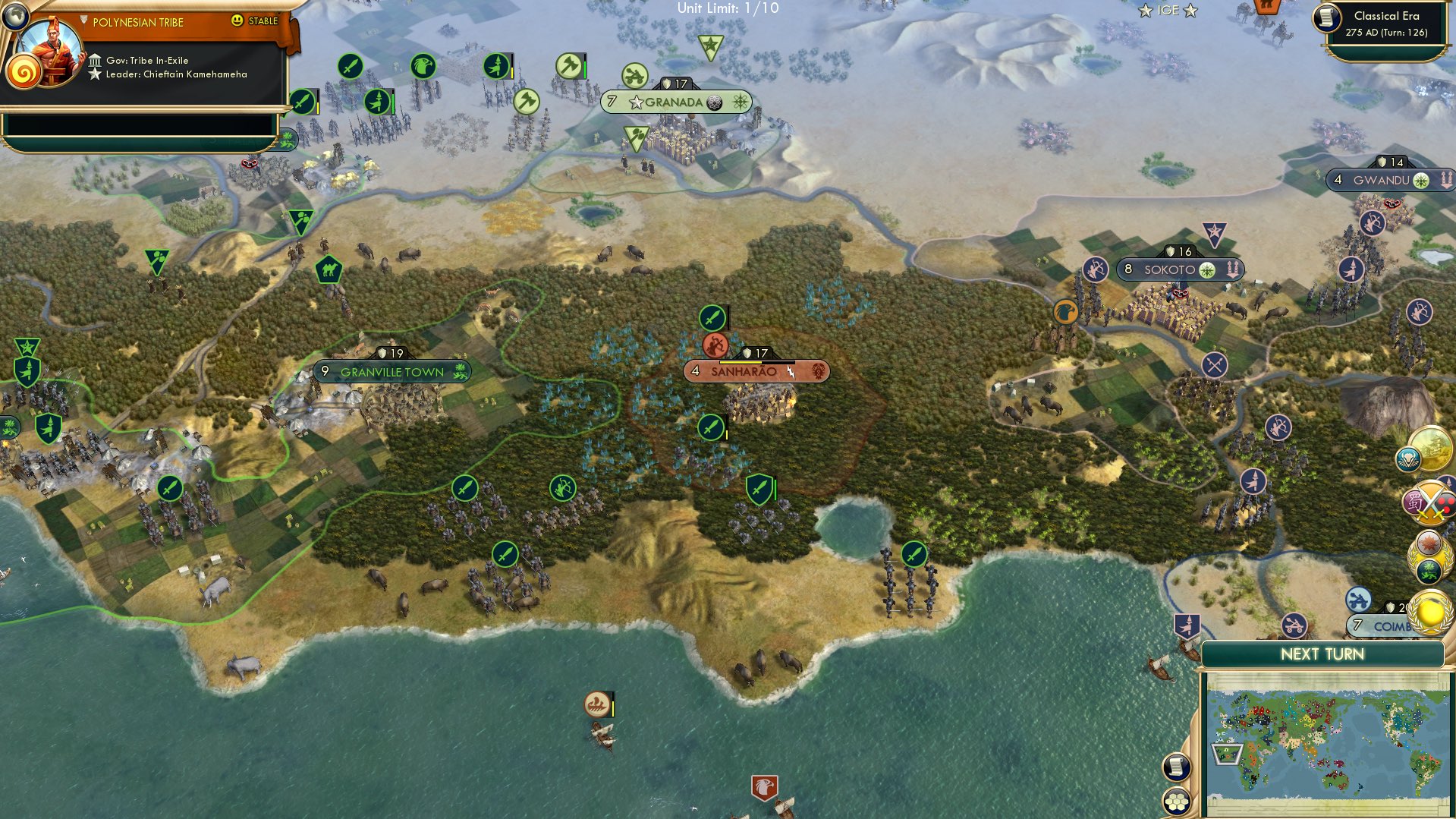This screenshot has height=819, width=1456.
Task: Expand the Coimbra city banner
Action: pos(1391,627)
